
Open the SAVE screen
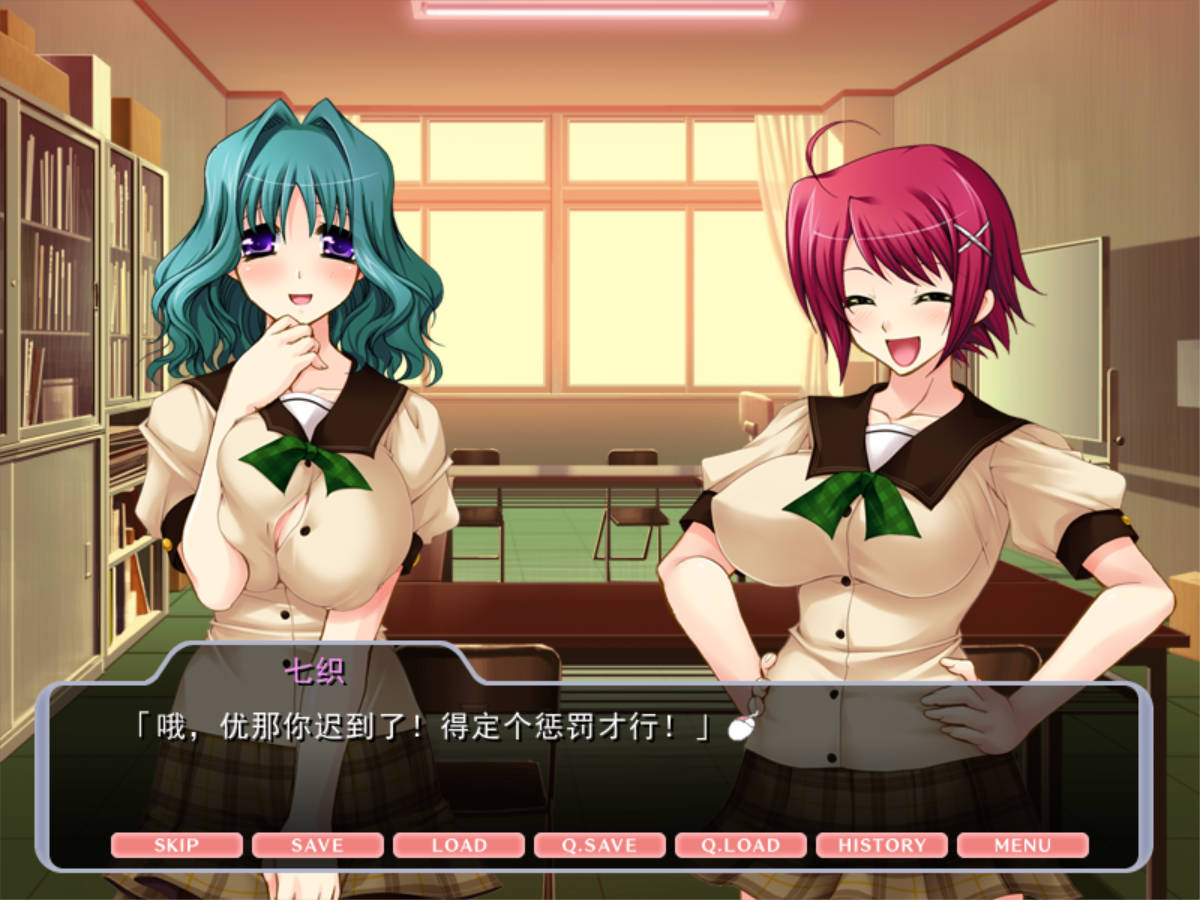pos(317,845)
